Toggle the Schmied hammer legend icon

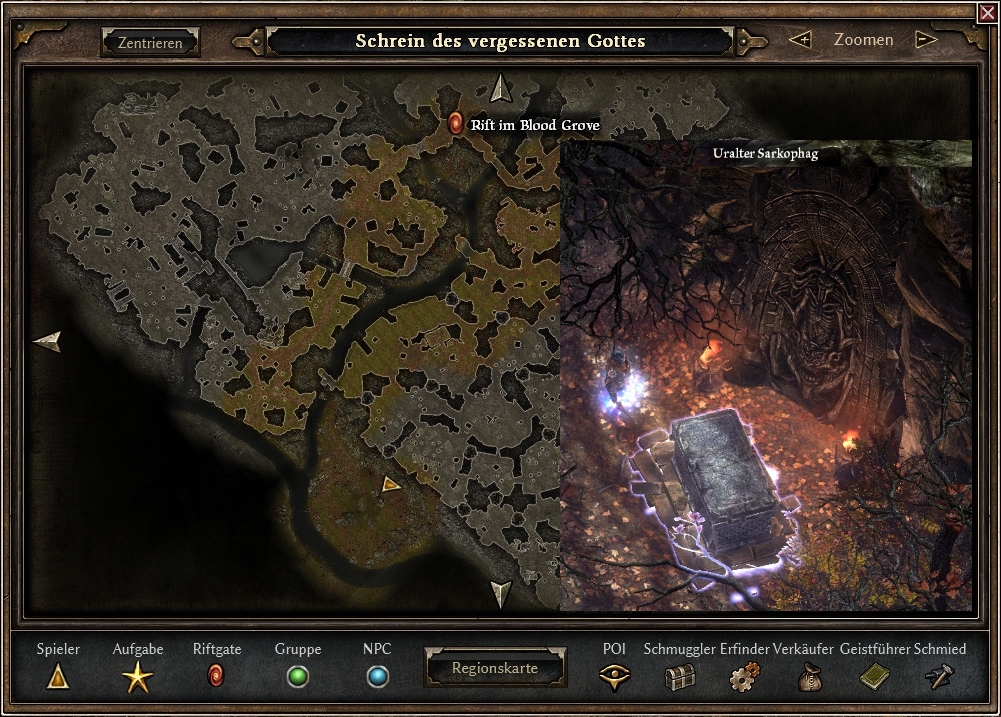point(940,678)
